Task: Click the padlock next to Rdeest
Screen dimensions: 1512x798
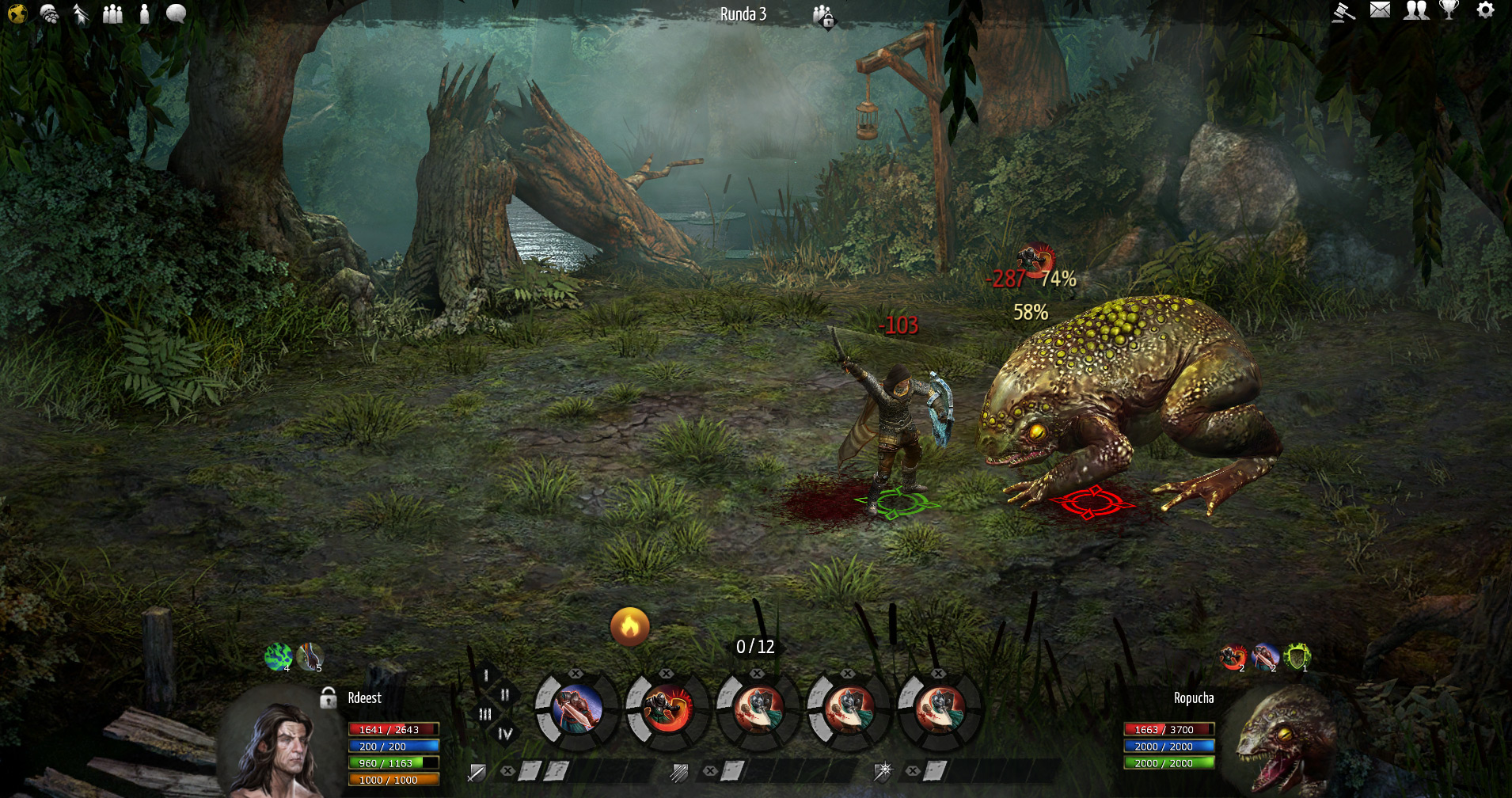Action: pyautogui.click(x=328, y=698)
